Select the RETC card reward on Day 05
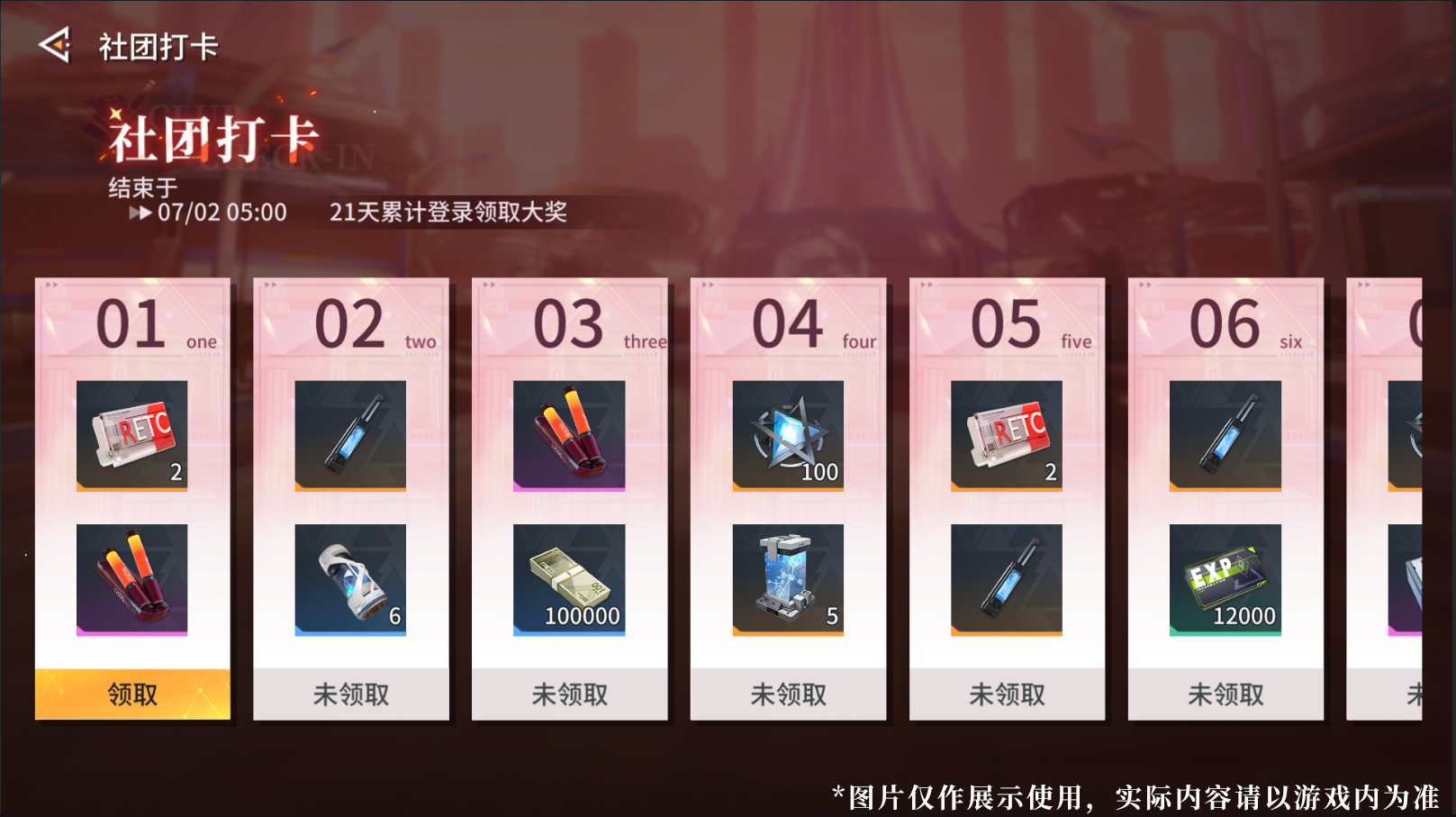The width and height of the screenshot is (1456, 817). click(1007, 436)
